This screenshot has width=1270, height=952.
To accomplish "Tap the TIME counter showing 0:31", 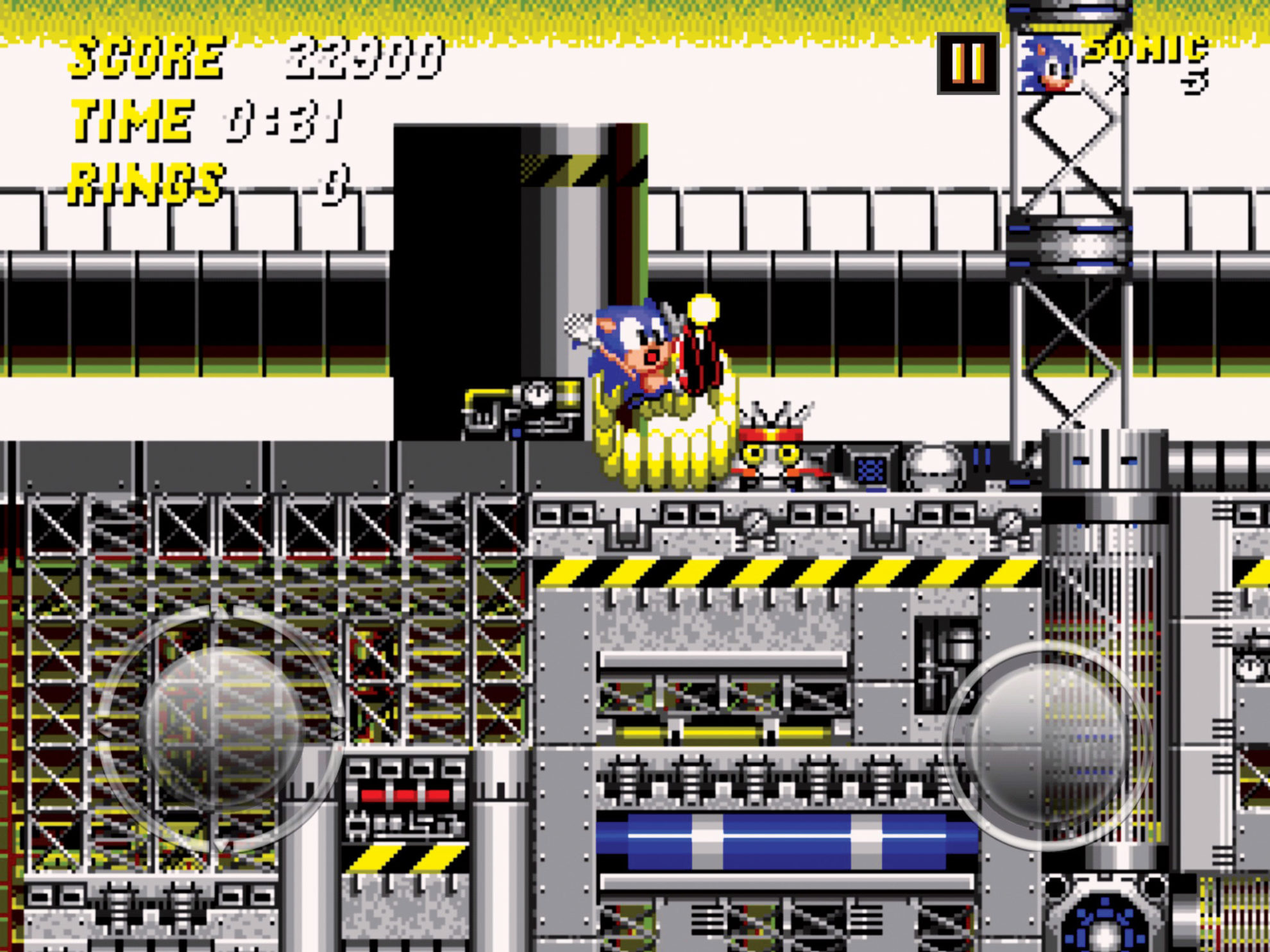I will (282, 122).
